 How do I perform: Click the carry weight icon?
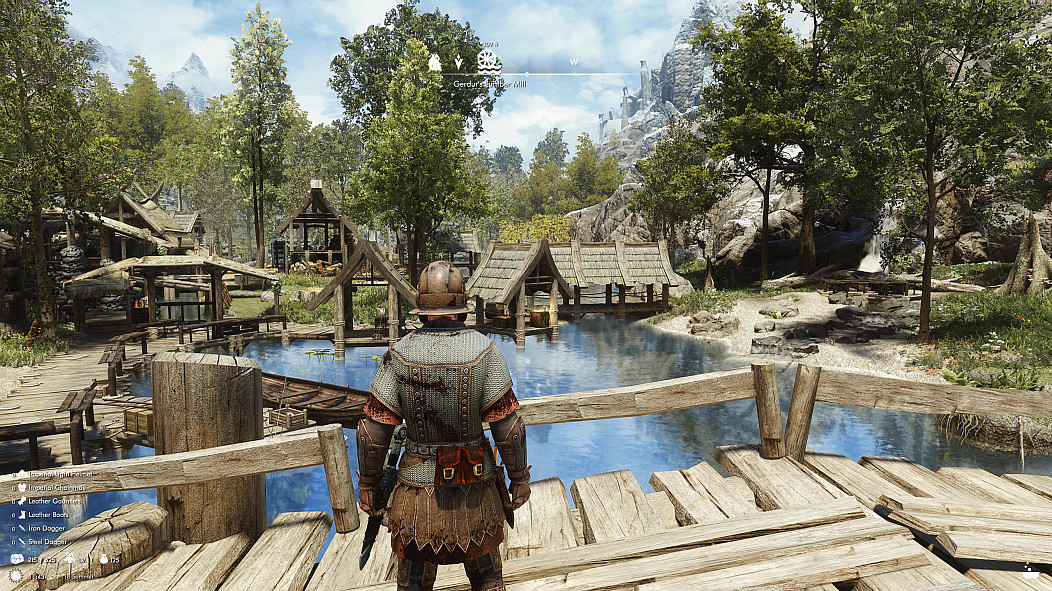coord(17,558)
